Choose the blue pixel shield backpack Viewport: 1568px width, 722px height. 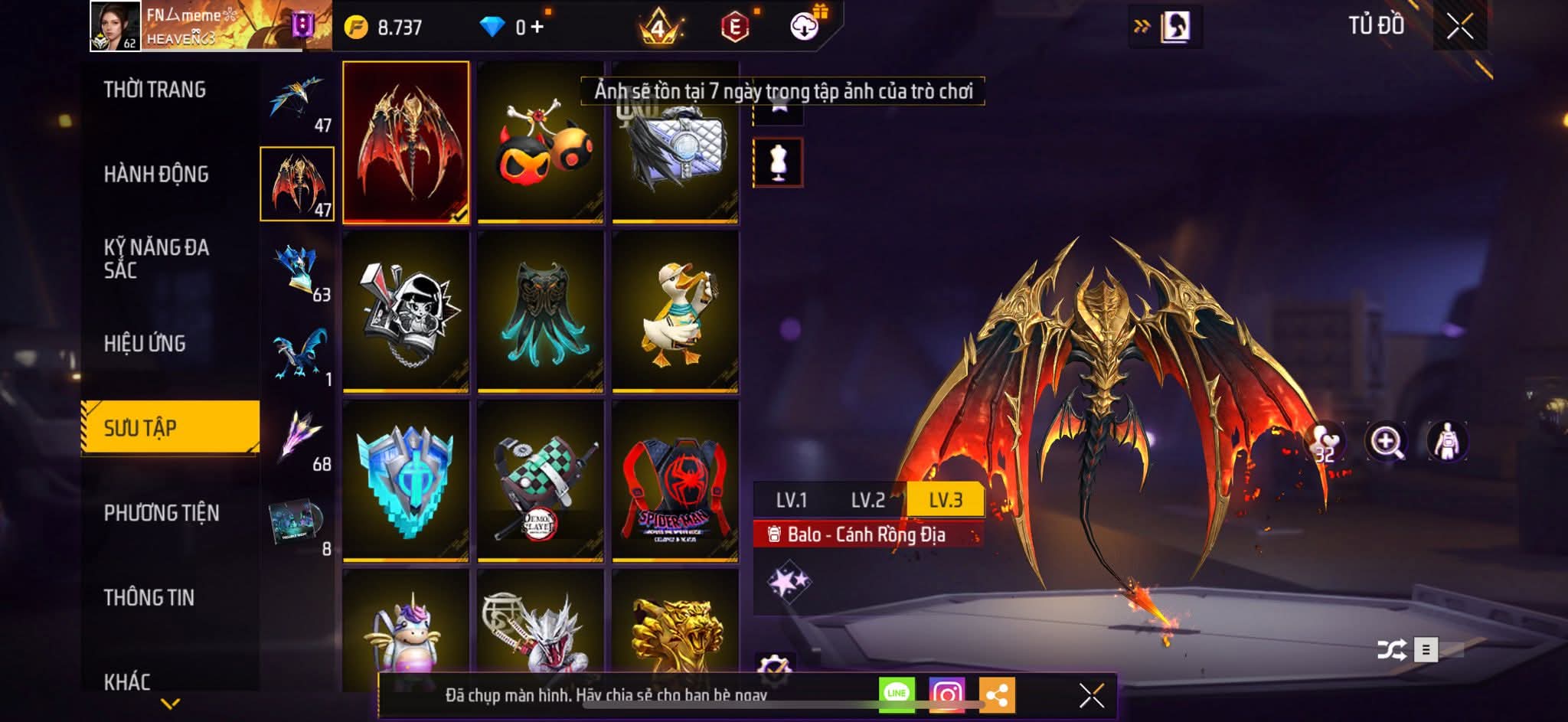[x=406, y=481]
